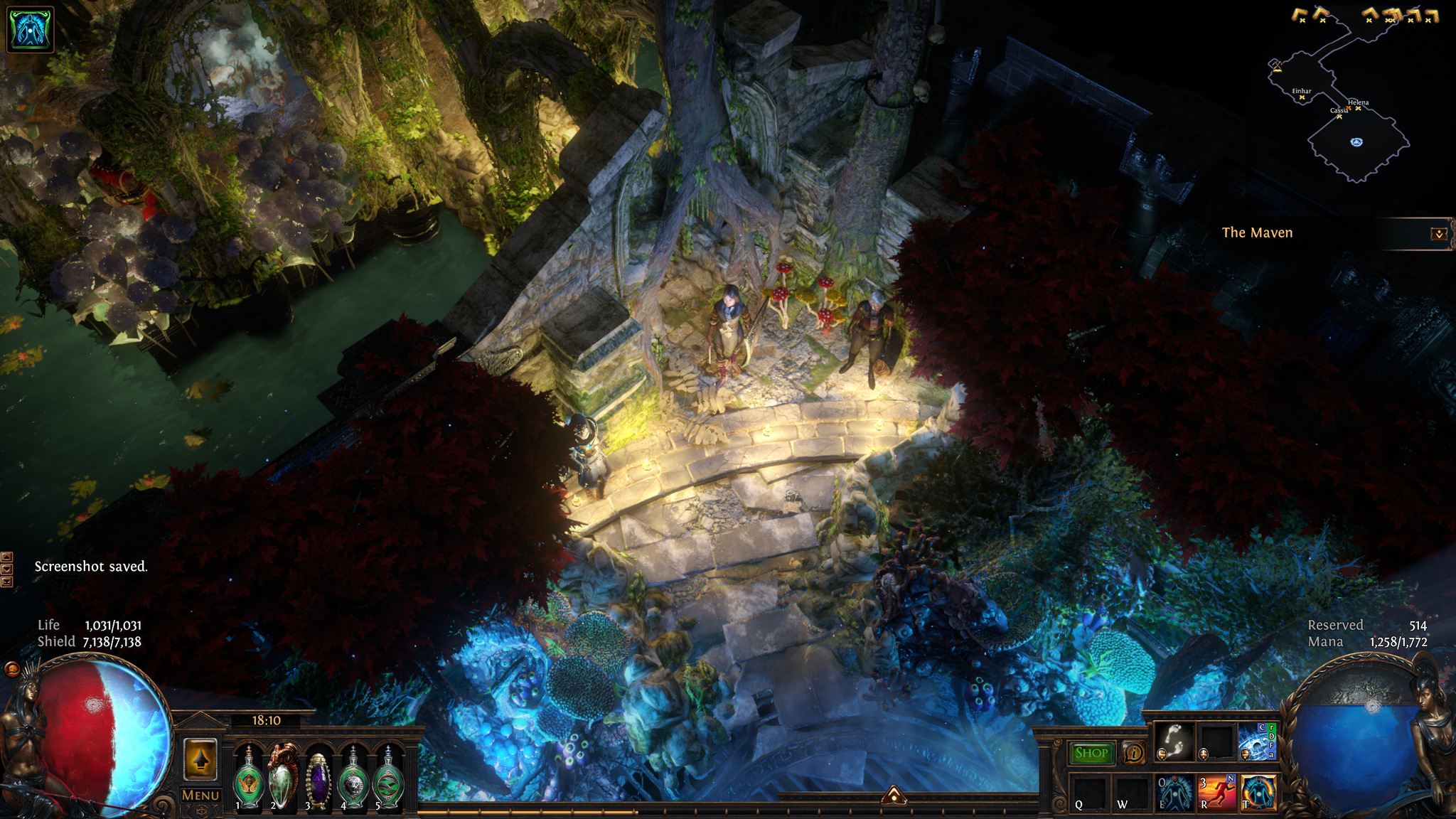Viewport: 1456px width, 819px height.
Task: Activate the gold-framed ringed figure skill
Action: point(1258,793)
